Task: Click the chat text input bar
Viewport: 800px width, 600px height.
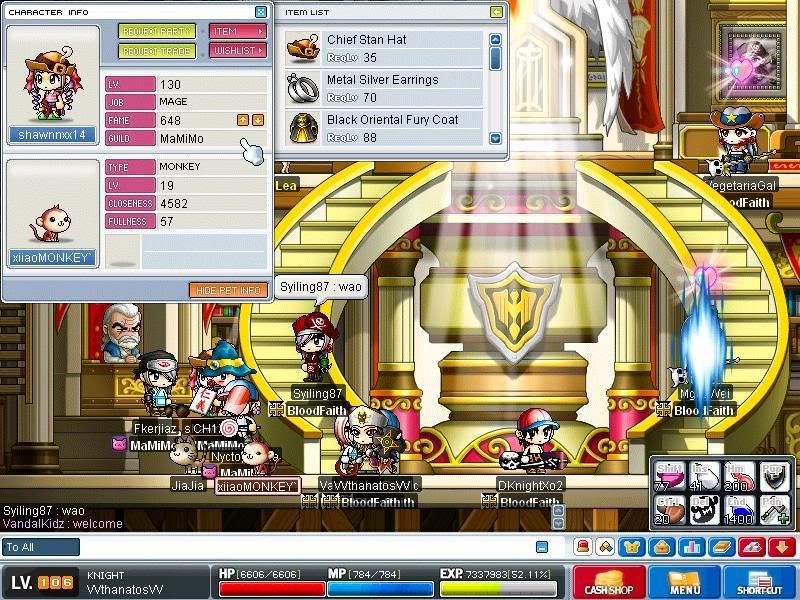Action: [x=300, y=547]
